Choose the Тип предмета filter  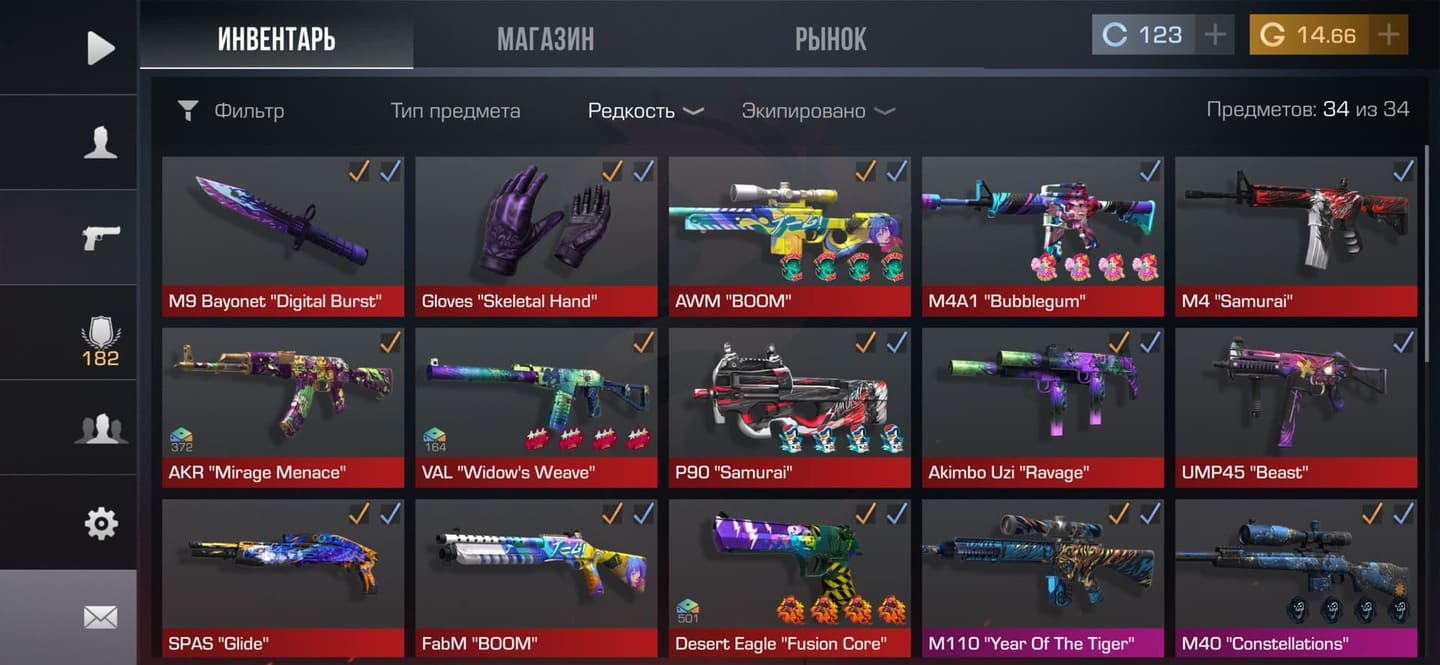(455, 111)
